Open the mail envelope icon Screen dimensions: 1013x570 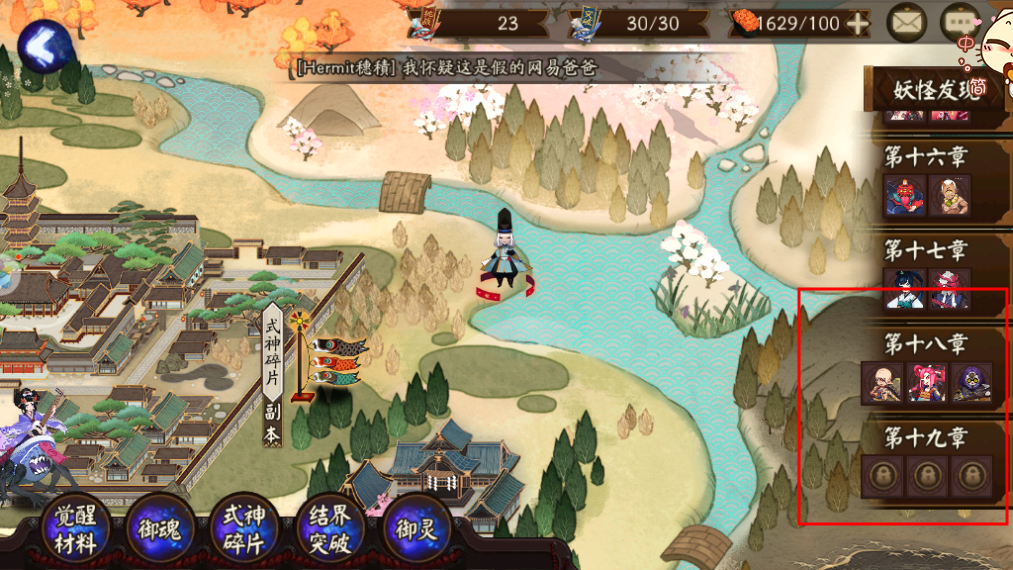click(907, 23)
